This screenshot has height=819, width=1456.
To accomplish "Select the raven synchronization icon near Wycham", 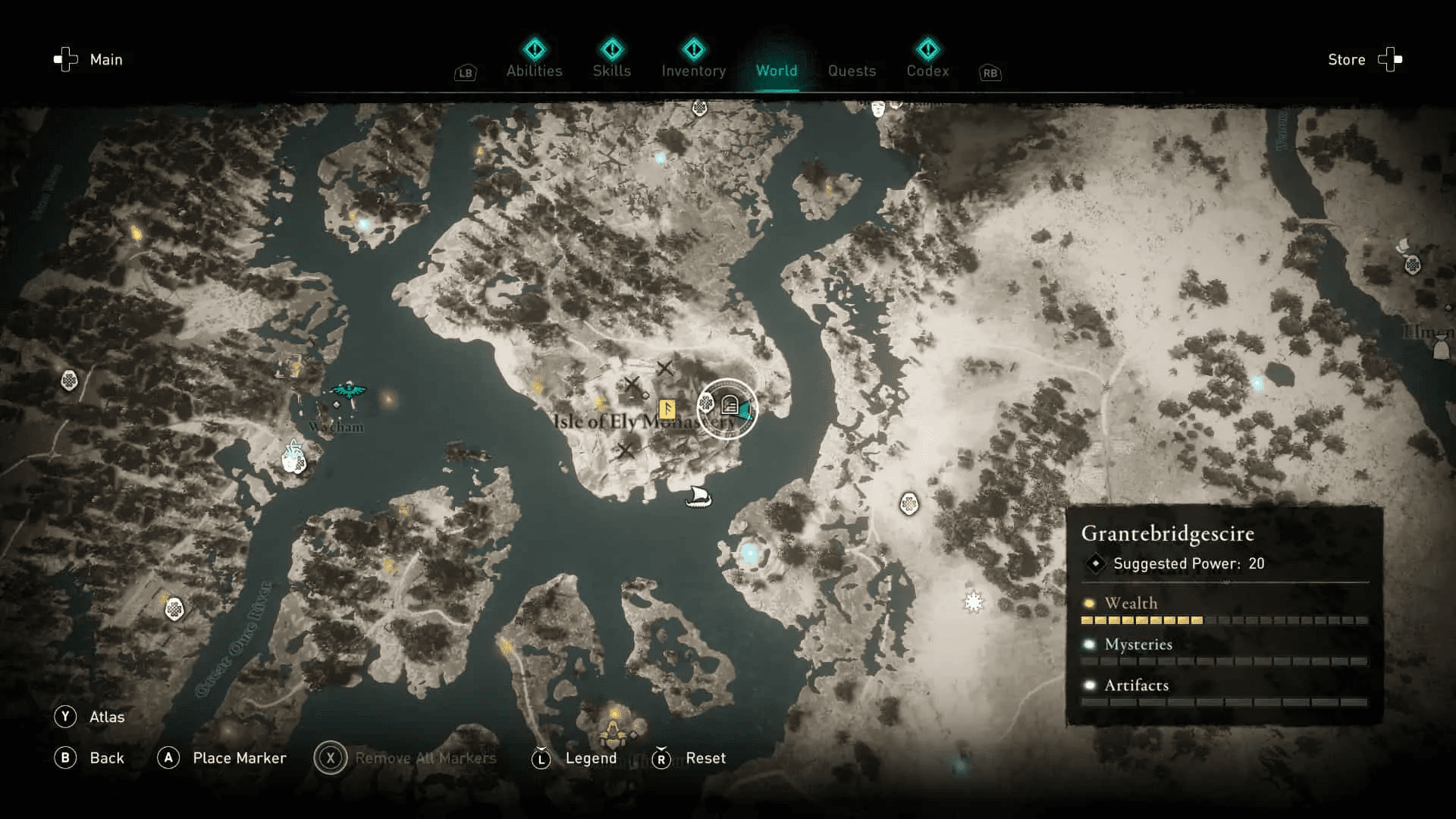I will point(348,391).
